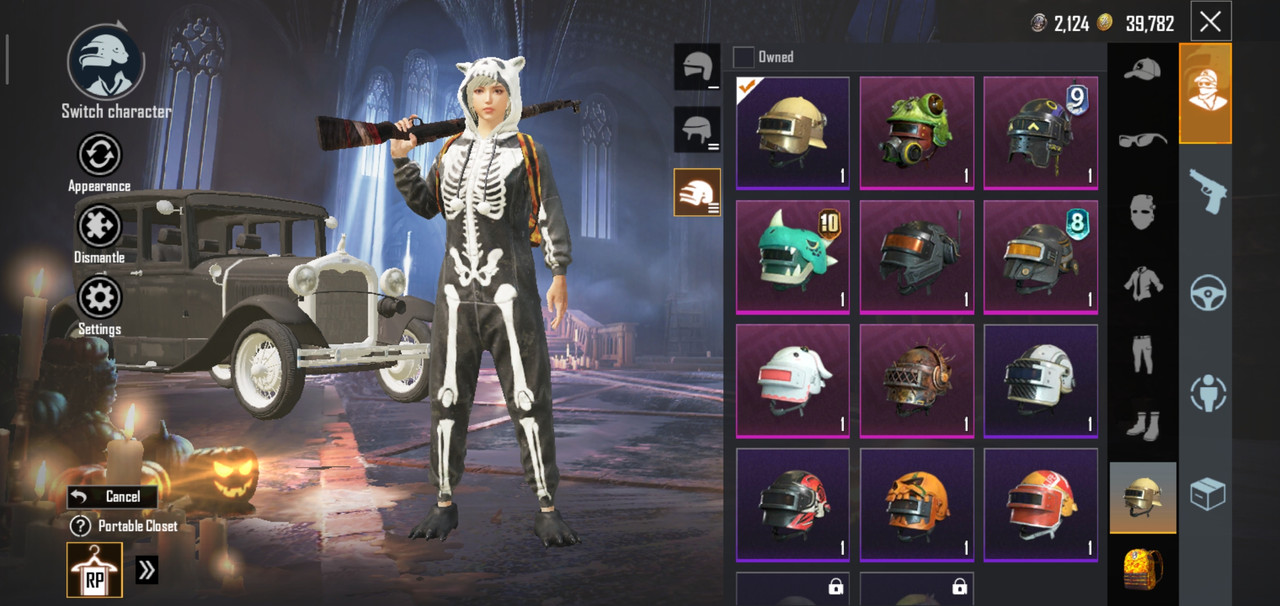This screenshot has width=1280, height=606.
Task: Open Switch character menu
Action: [x=106, y=63]
